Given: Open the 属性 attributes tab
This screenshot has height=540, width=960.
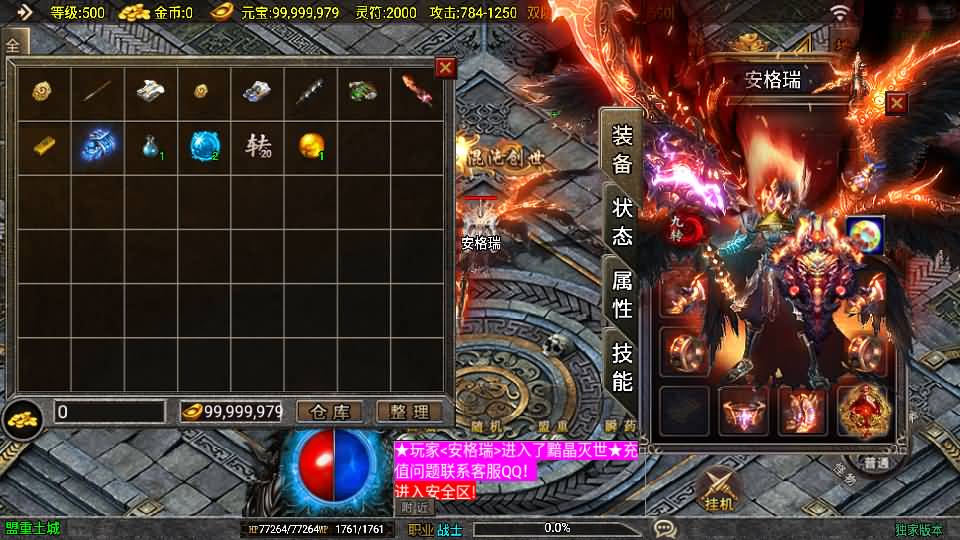Looking at the screenshot, I should (622, 294).
